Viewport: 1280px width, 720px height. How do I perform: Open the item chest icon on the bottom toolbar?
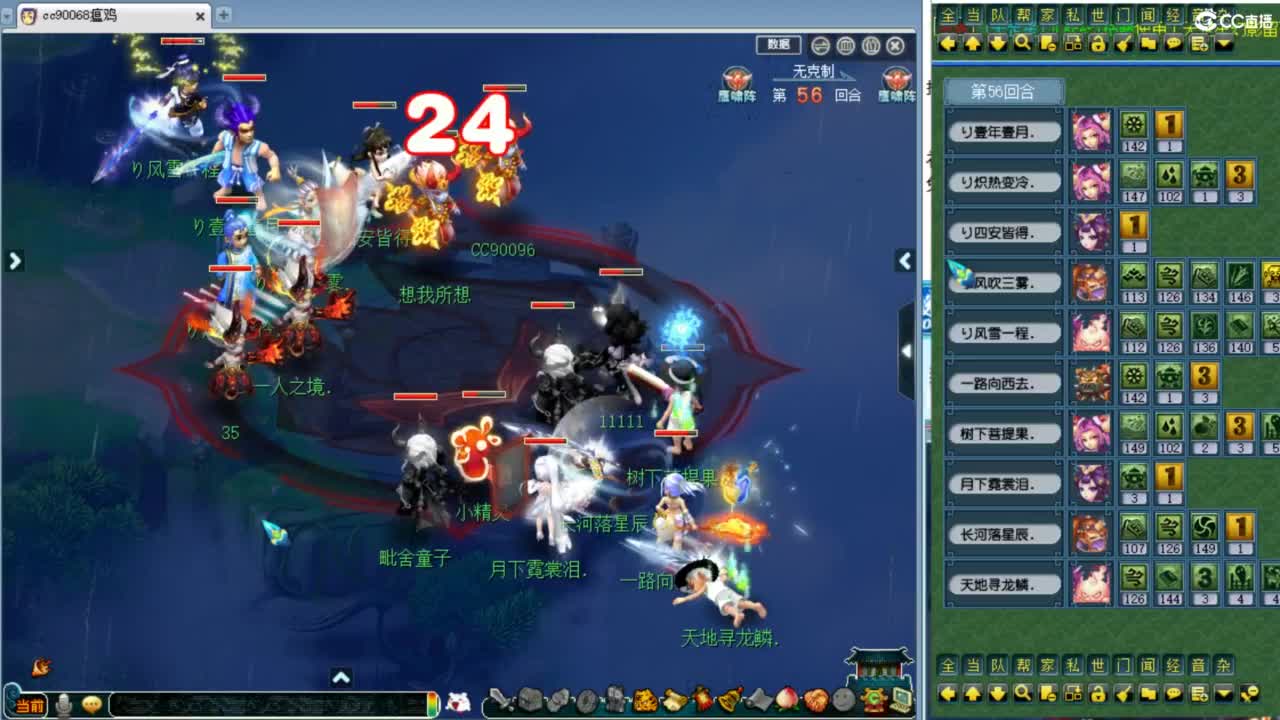tap(531, 699)
